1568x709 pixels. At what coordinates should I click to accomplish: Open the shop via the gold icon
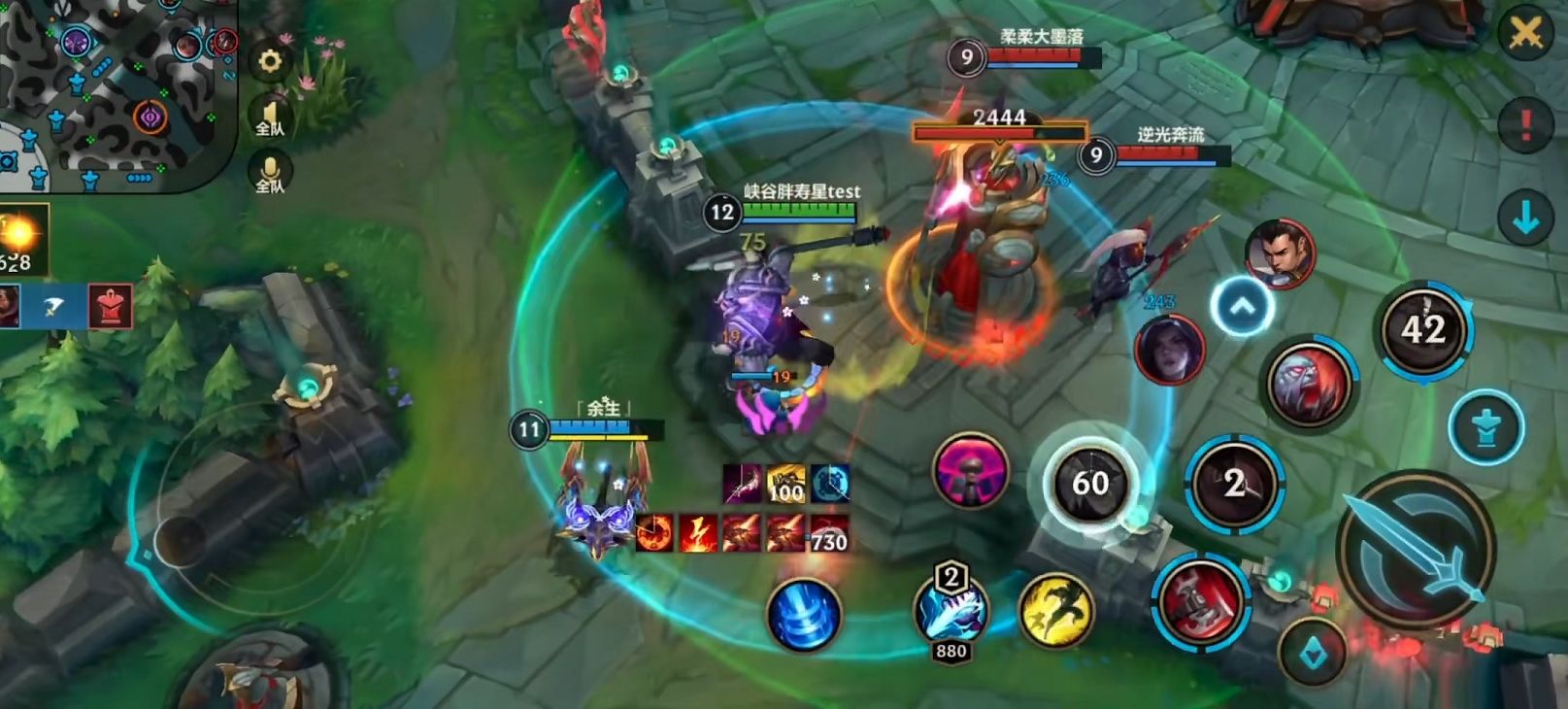coord(21,239)
